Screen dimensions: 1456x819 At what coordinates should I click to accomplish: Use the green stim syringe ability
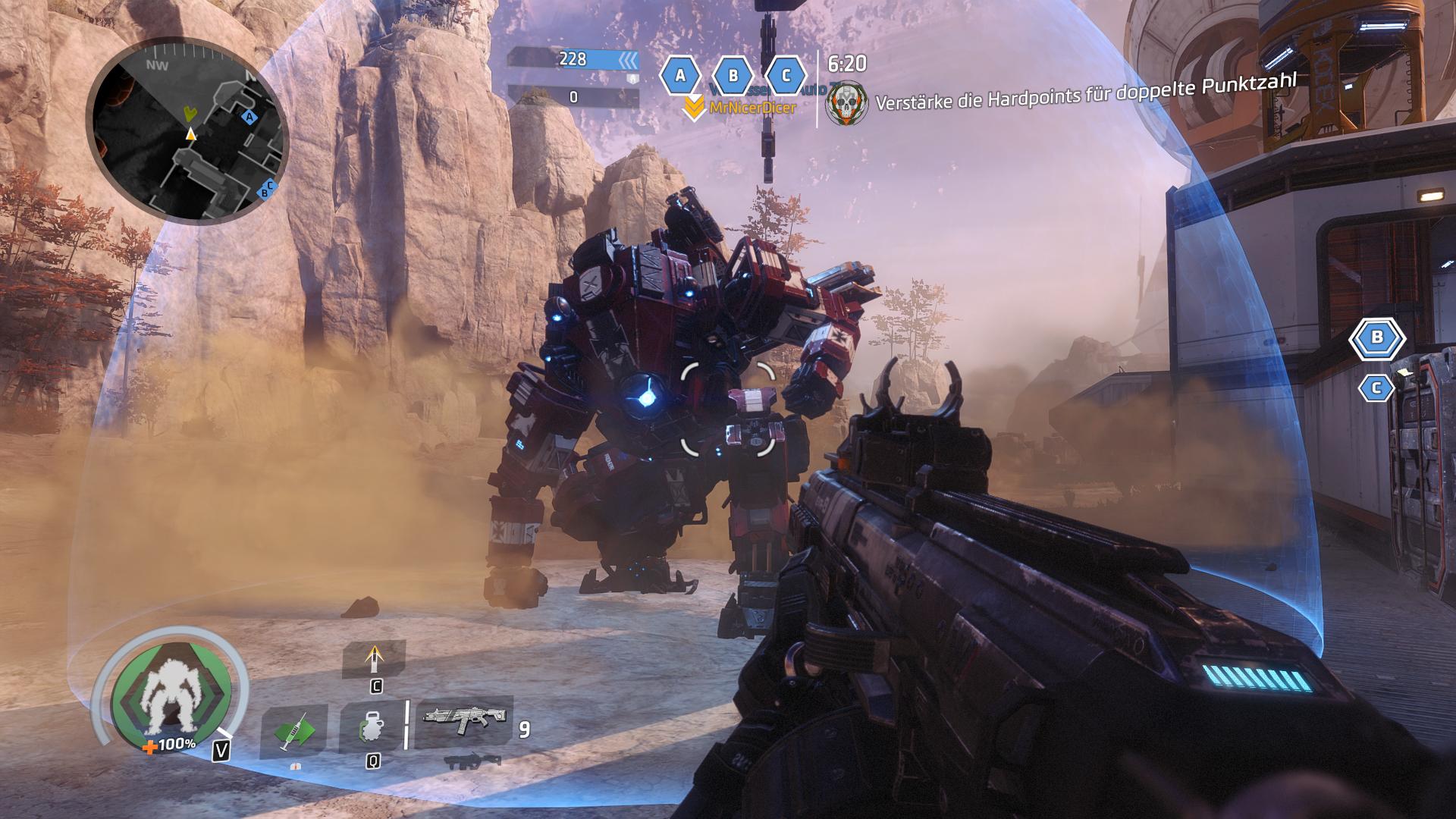[x=293, y=733]
